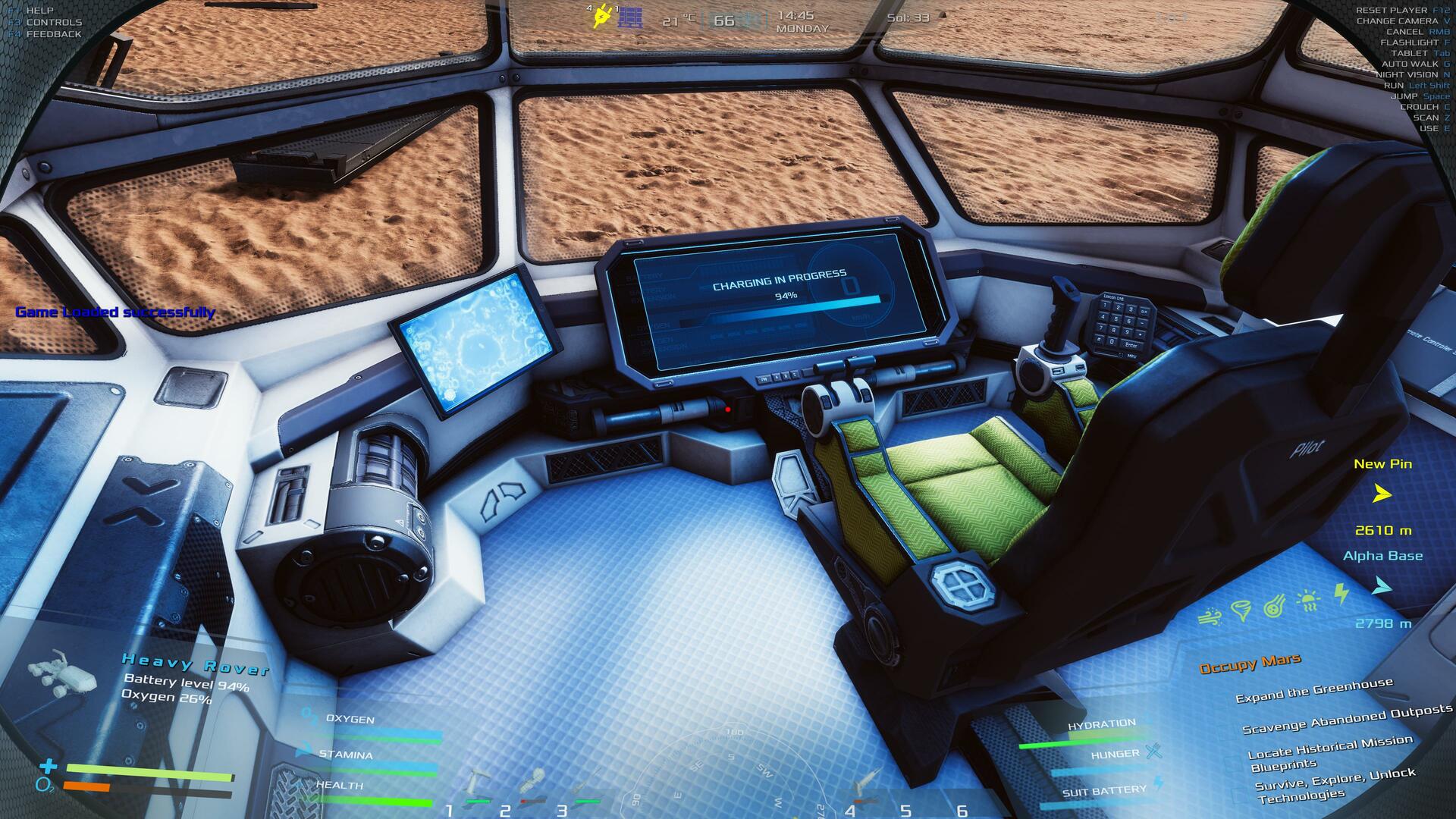This screenshot has width=1456, height=819.
Task: Select the Survive, Explore, Unlock Technologies objective
Action: pyautogui.click(x=1334, y=786)
